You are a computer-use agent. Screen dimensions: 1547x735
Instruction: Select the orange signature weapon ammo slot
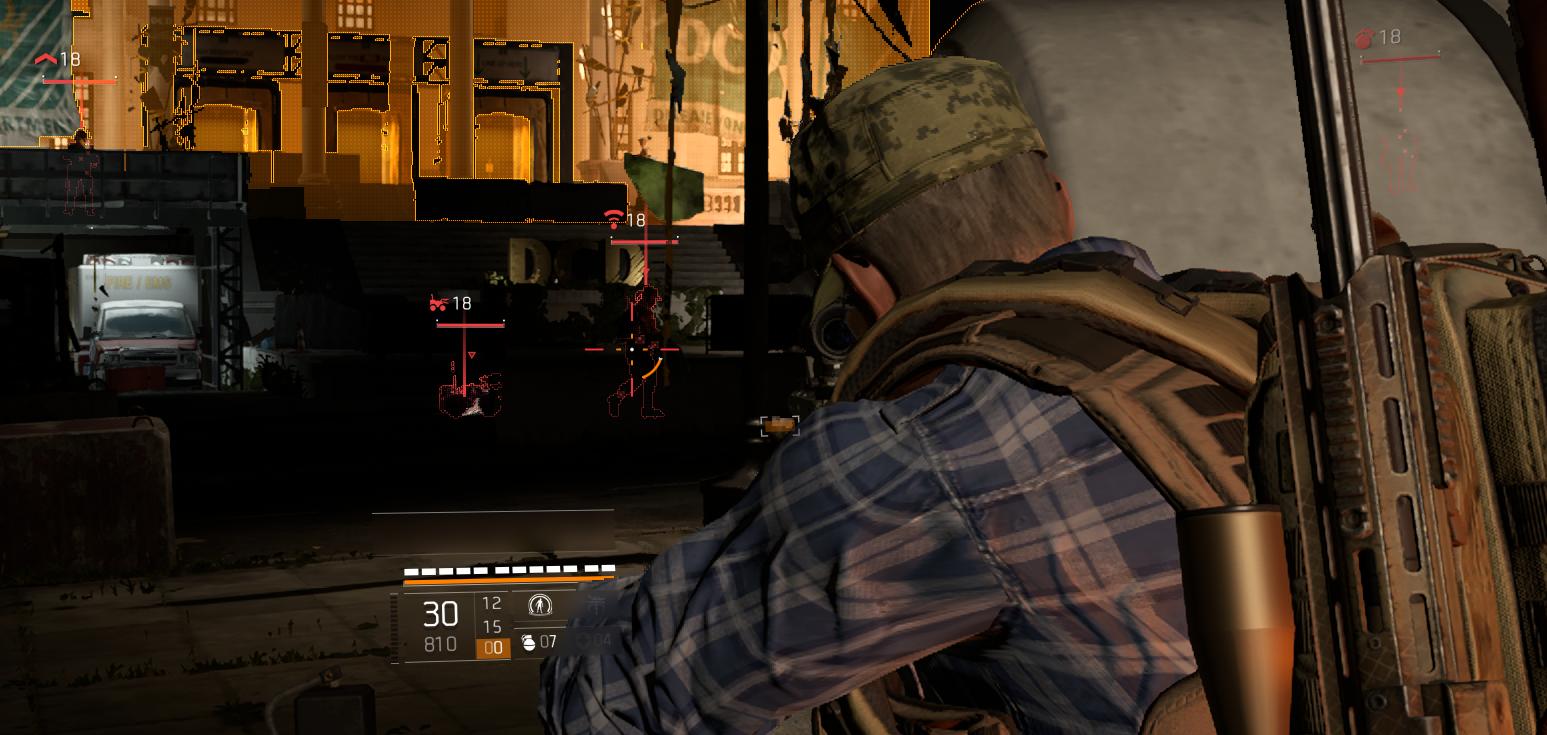click(492, 648)
